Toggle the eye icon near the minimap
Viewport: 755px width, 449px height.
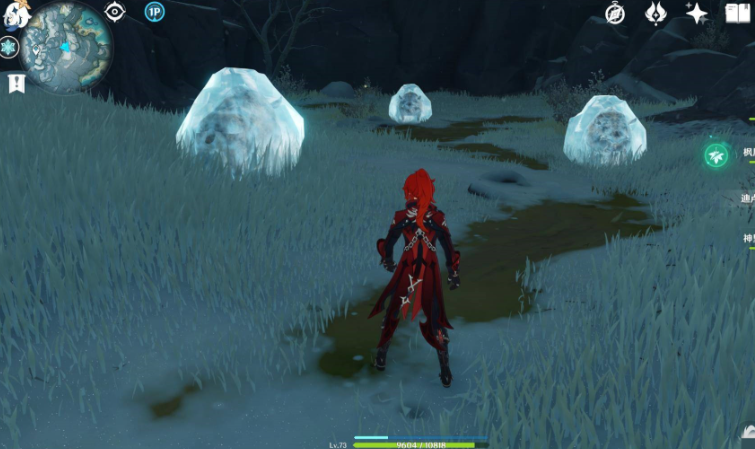[114, 12]
